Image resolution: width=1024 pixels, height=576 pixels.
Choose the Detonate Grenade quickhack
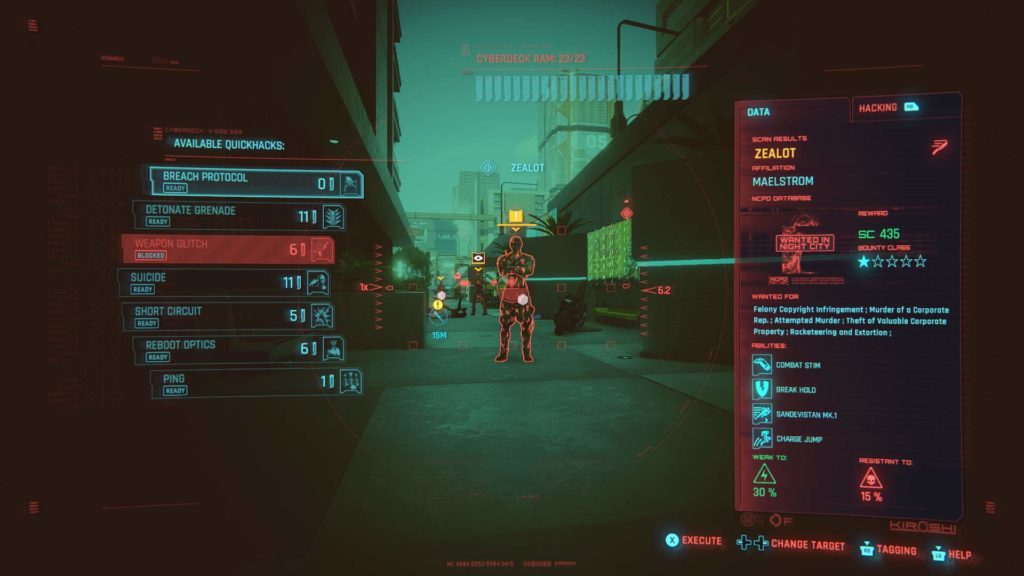239,215
